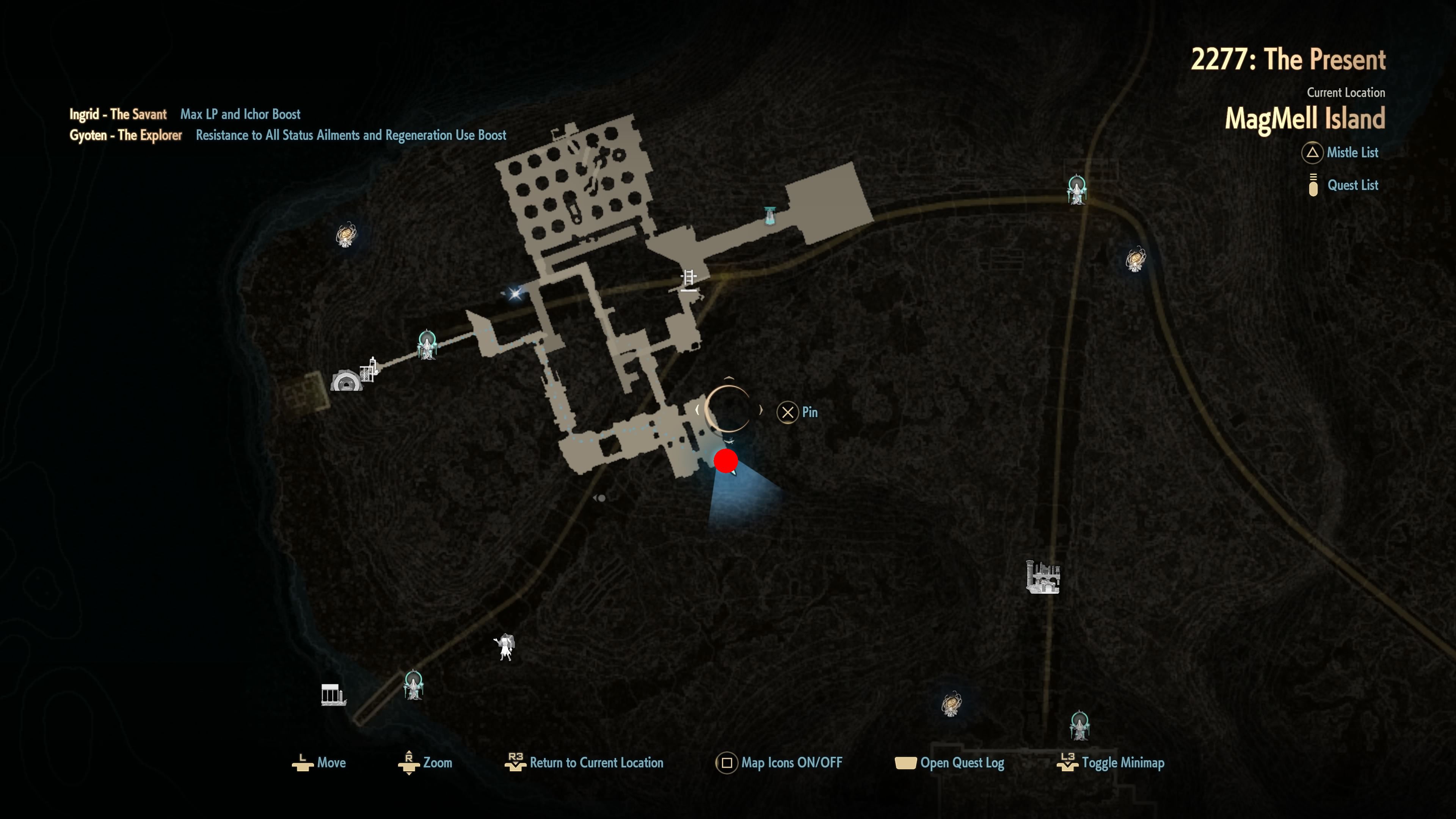The image size is (1456, 819).
Task: Open the Mistle List
Action: pos(1351,152)
